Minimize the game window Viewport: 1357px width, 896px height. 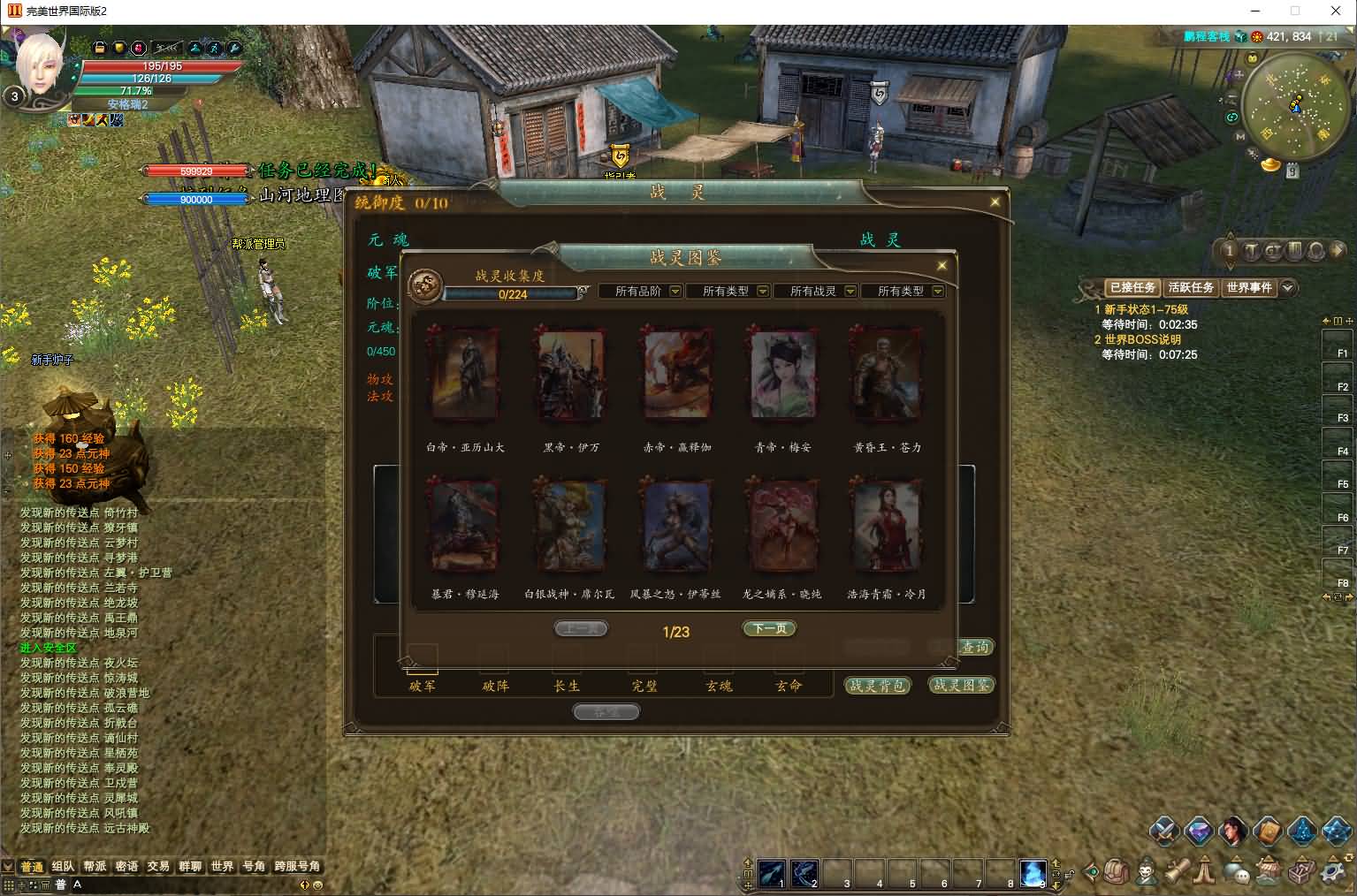(x=1255, y=11)
